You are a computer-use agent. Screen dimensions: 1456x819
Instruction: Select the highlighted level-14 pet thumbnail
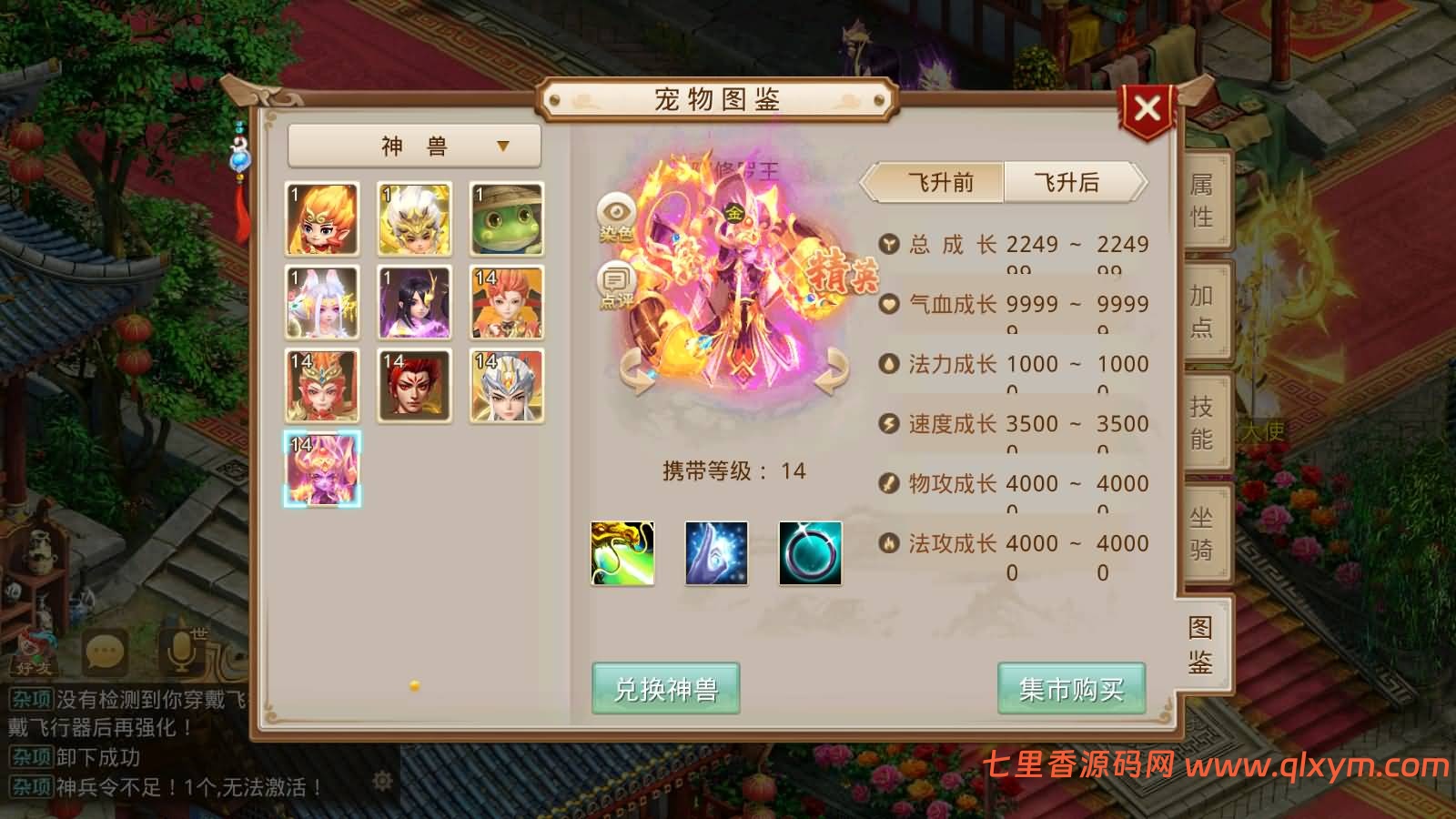coord(320,466)
